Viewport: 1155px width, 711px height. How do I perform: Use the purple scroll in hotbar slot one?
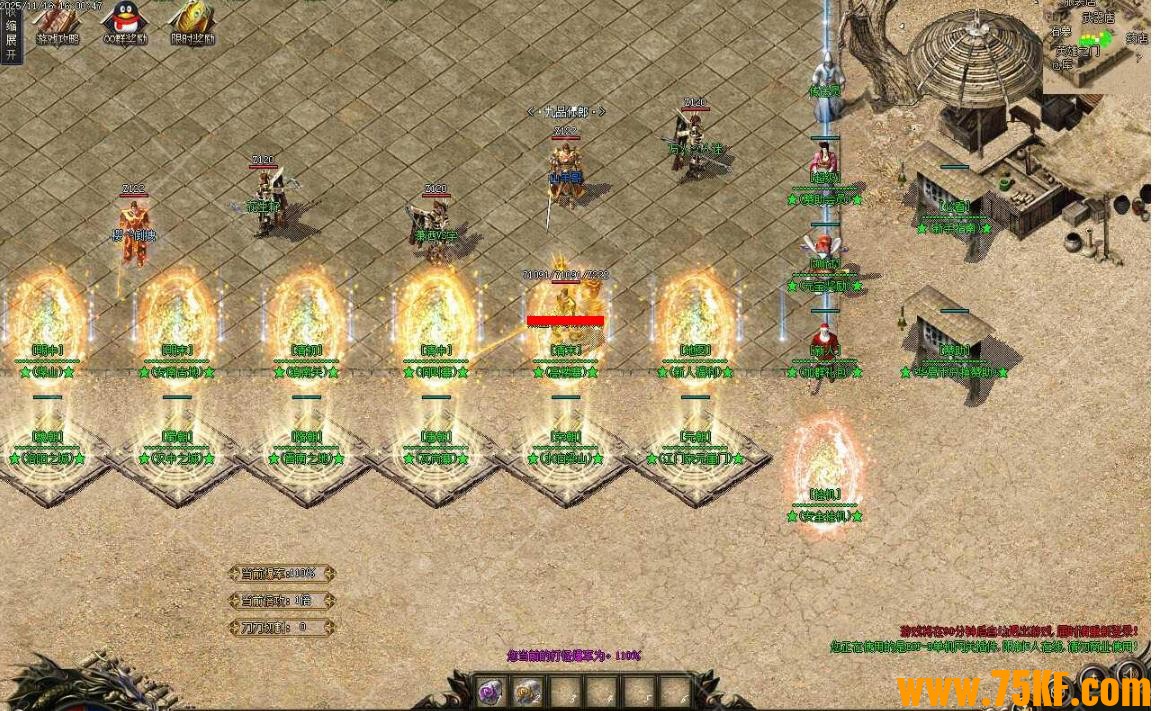[489, 690]
